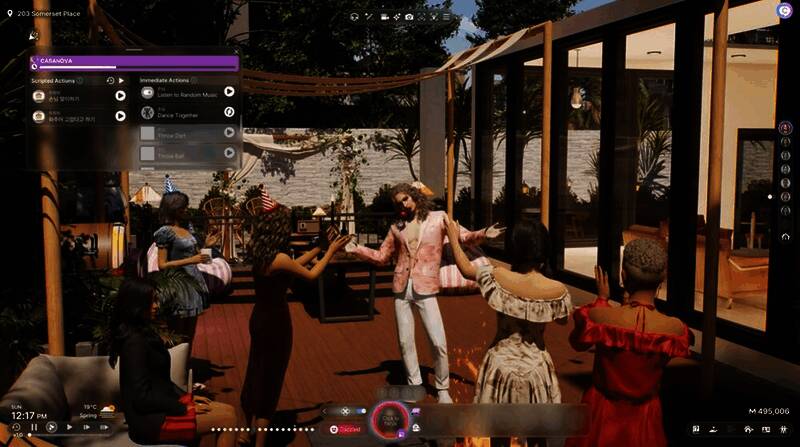This screenshot has height=447, width=800.
Task: Click the 203 Somerset Place location label
Action: (x=52, y=9)
